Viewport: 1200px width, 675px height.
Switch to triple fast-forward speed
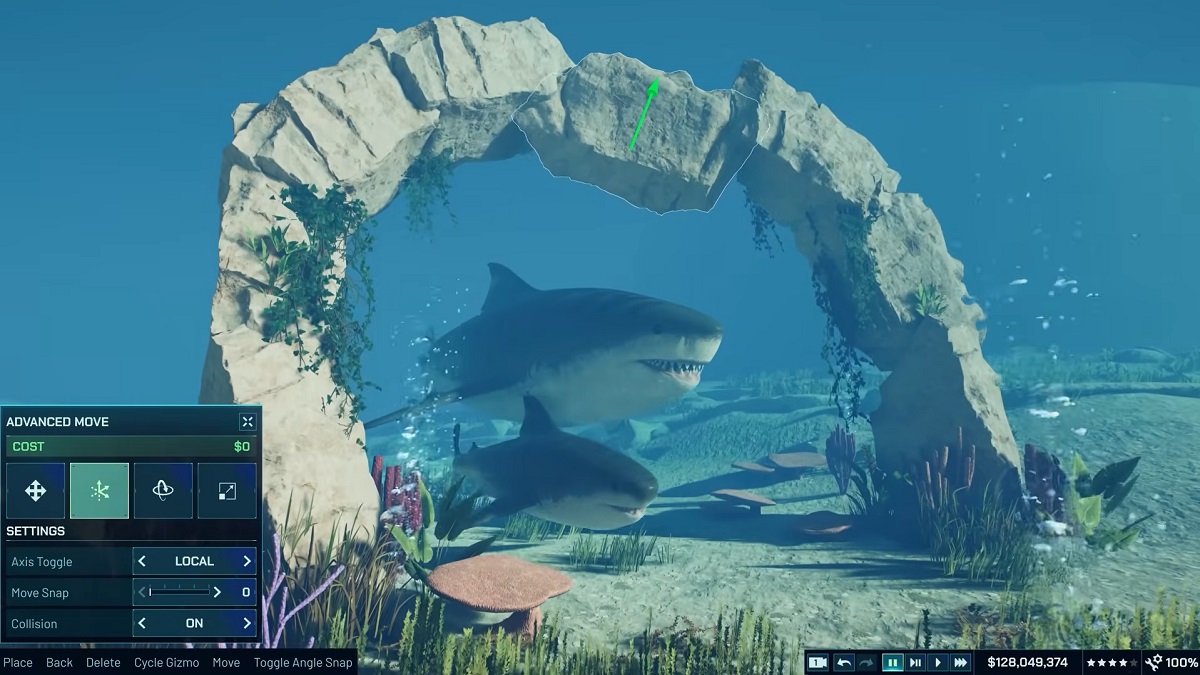pos(961,662)
